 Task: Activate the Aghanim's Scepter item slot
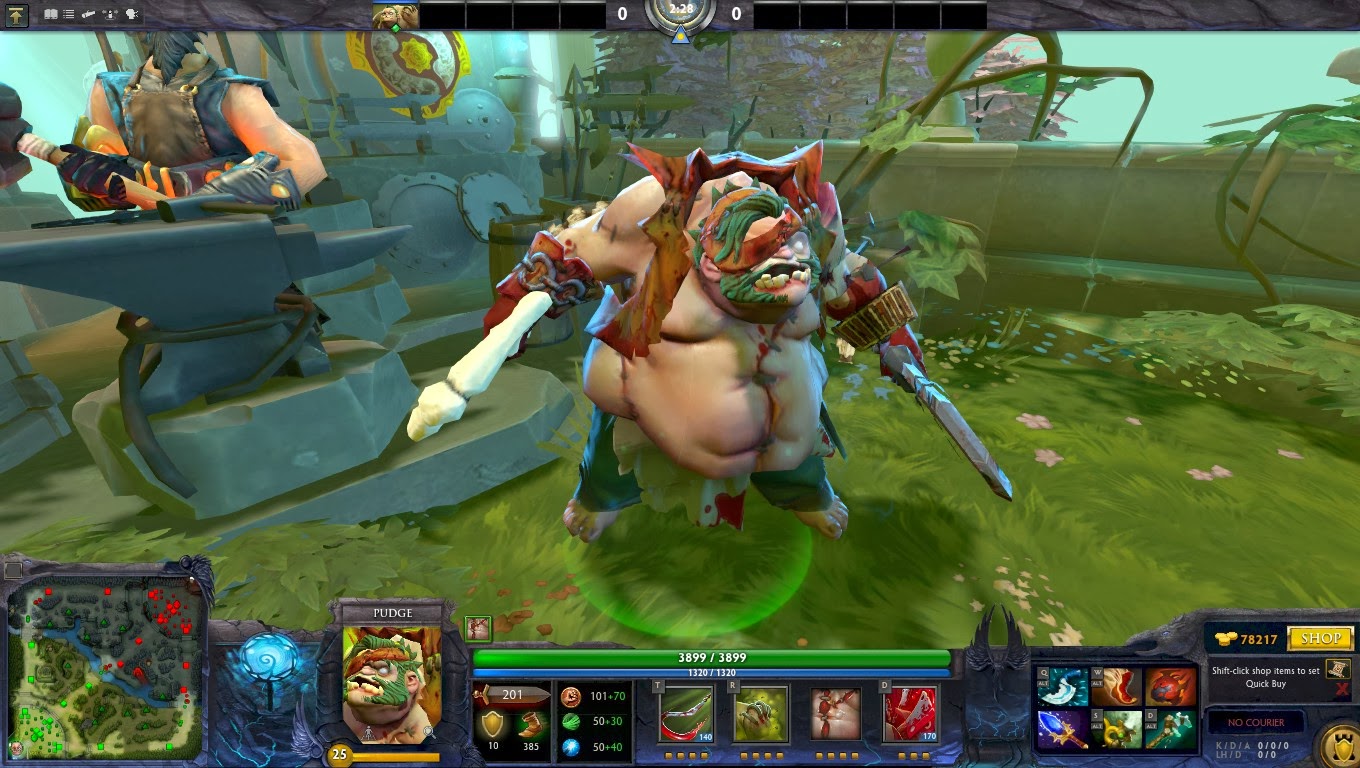click(x=1062, y=730)
